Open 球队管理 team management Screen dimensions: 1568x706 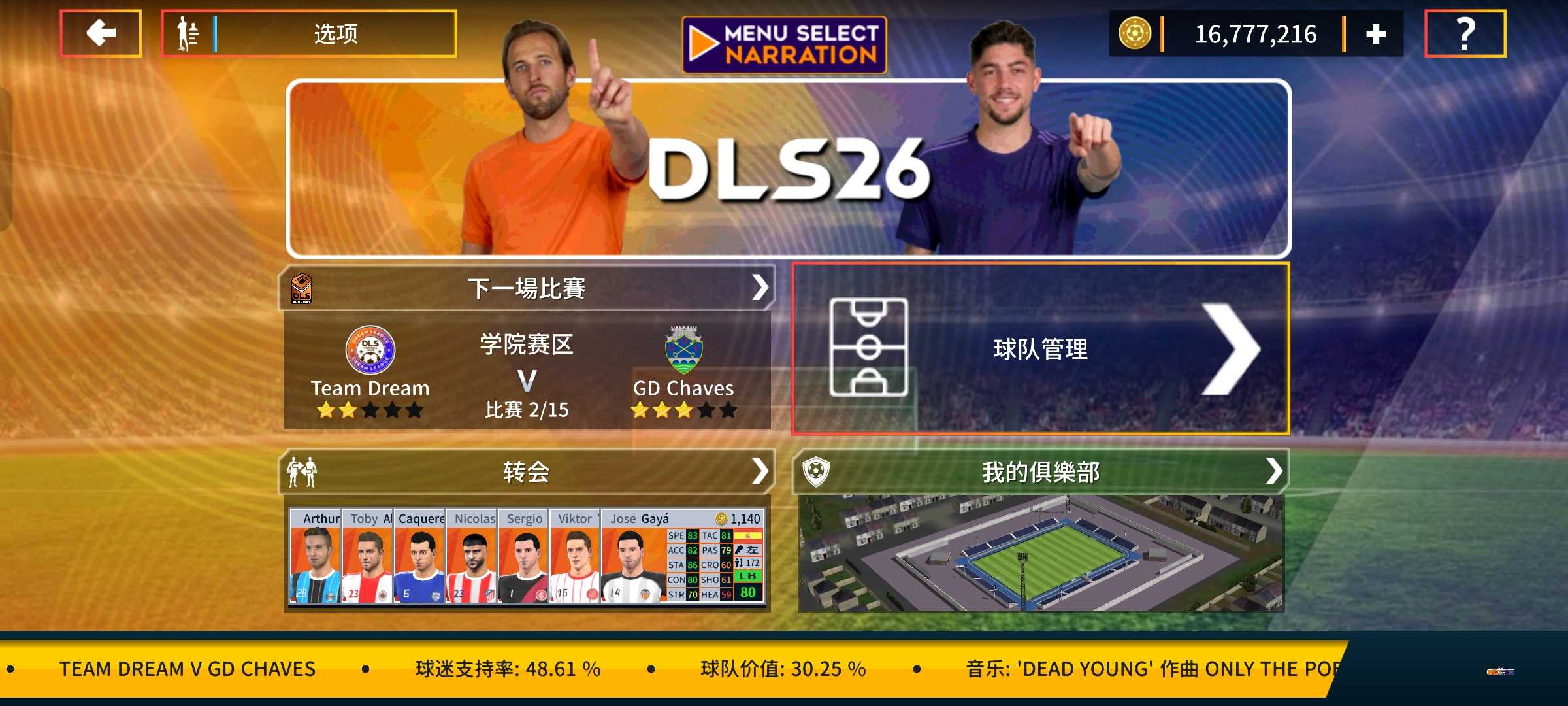click(x=1040, y=348)
